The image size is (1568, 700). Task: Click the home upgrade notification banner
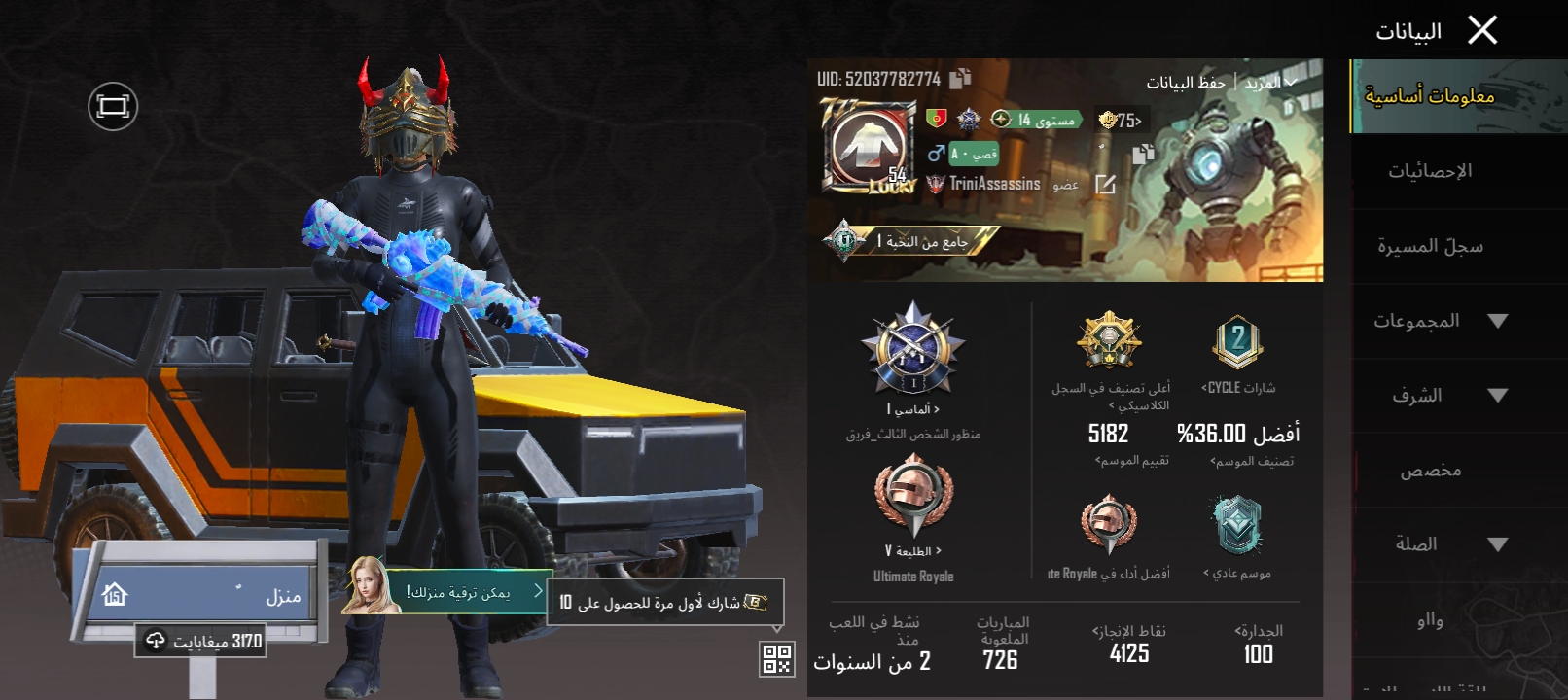(455, 592)
